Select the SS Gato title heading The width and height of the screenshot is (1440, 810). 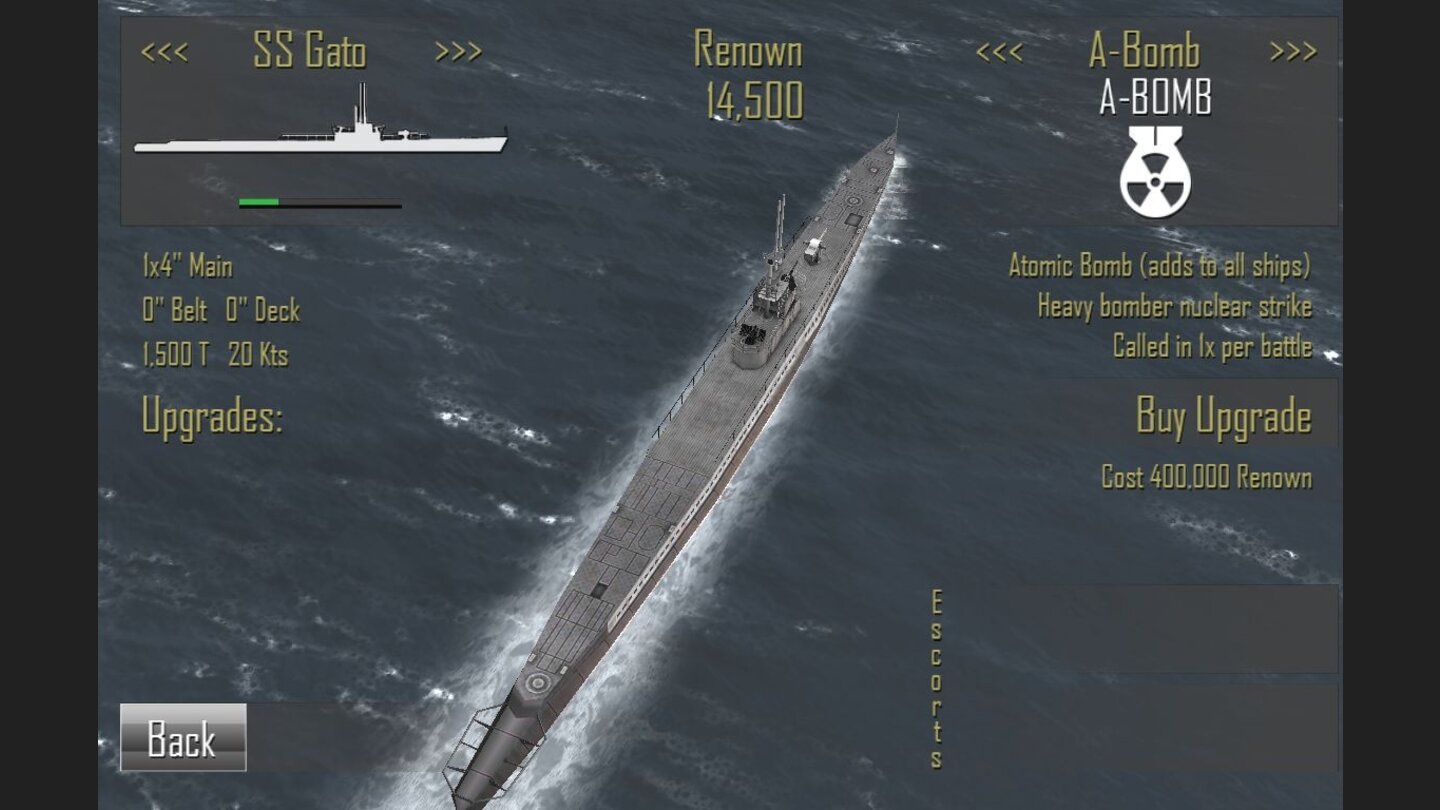tap(312, 52)
